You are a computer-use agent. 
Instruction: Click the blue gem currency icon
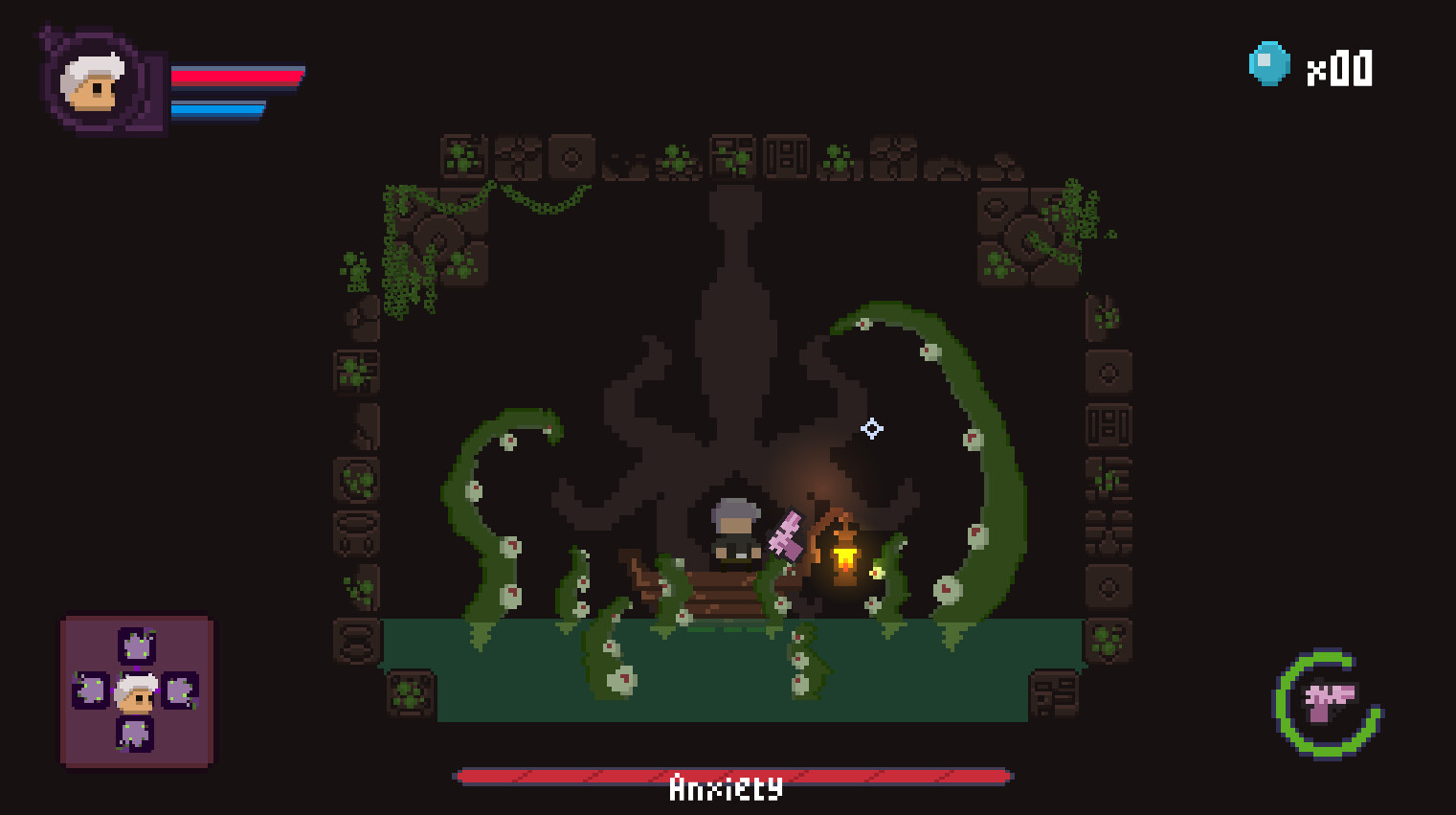pos(1268,65)
